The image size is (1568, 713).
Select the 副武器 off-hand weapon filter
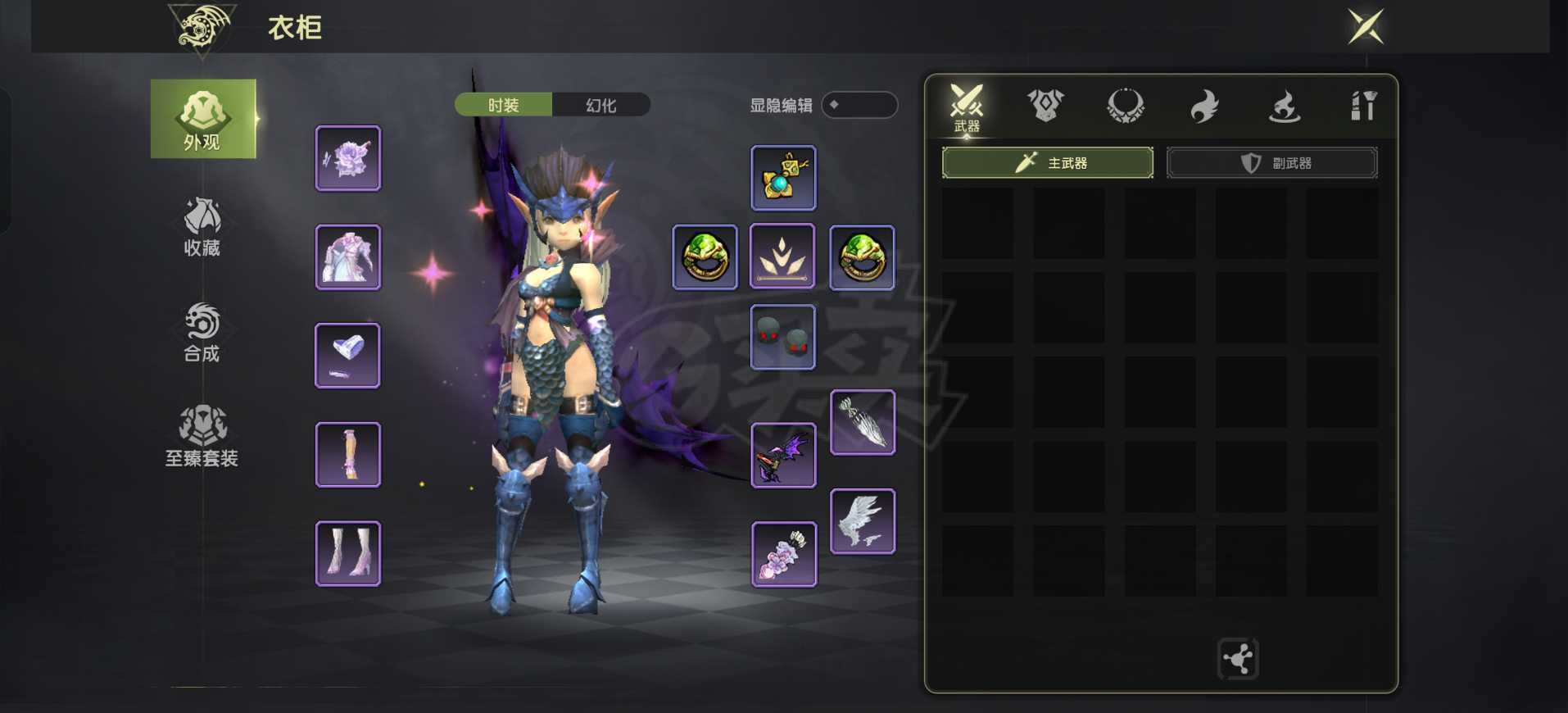(x=1271, y=163)
